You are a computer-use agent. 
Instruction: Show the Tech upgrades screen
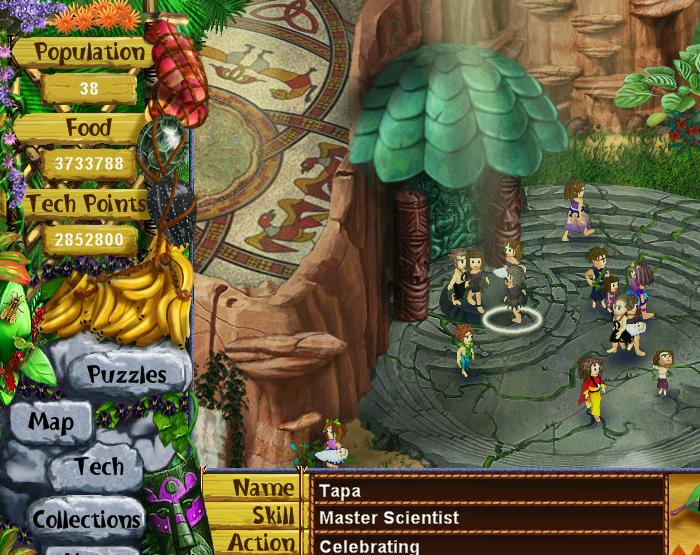(x=100, y=467)
